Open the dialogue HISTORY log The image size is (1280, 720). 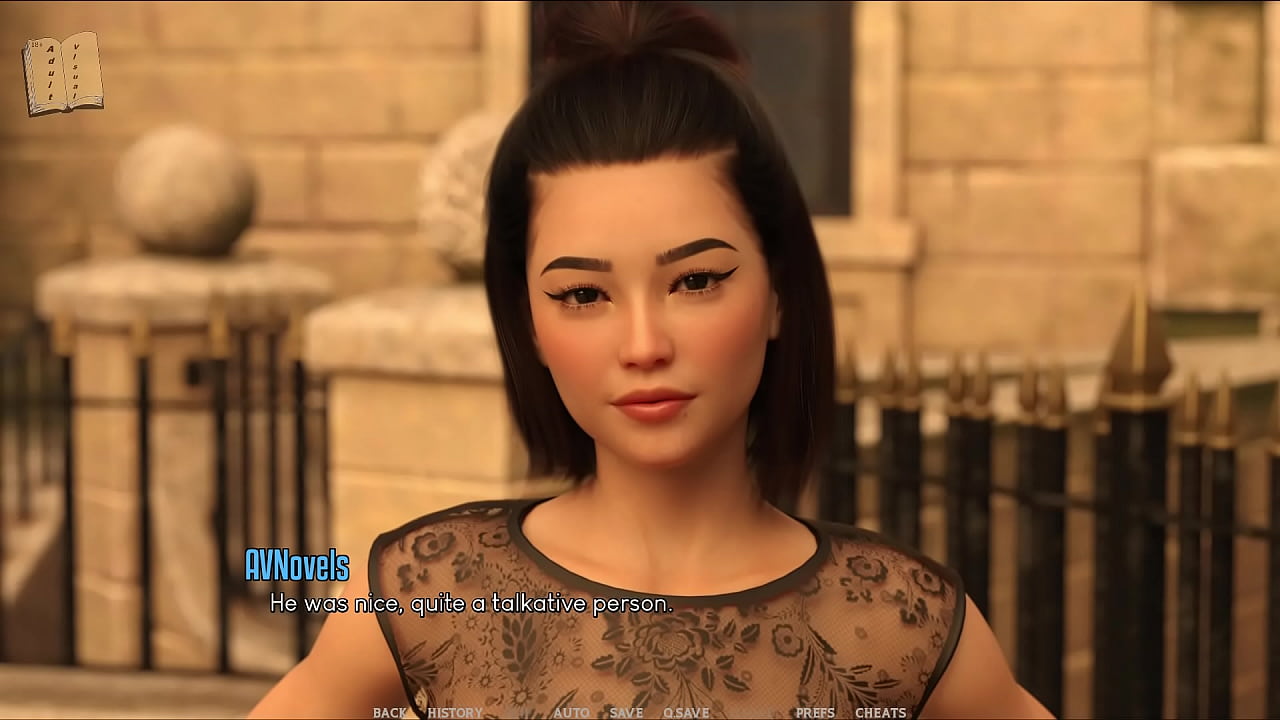pos(455,713)
